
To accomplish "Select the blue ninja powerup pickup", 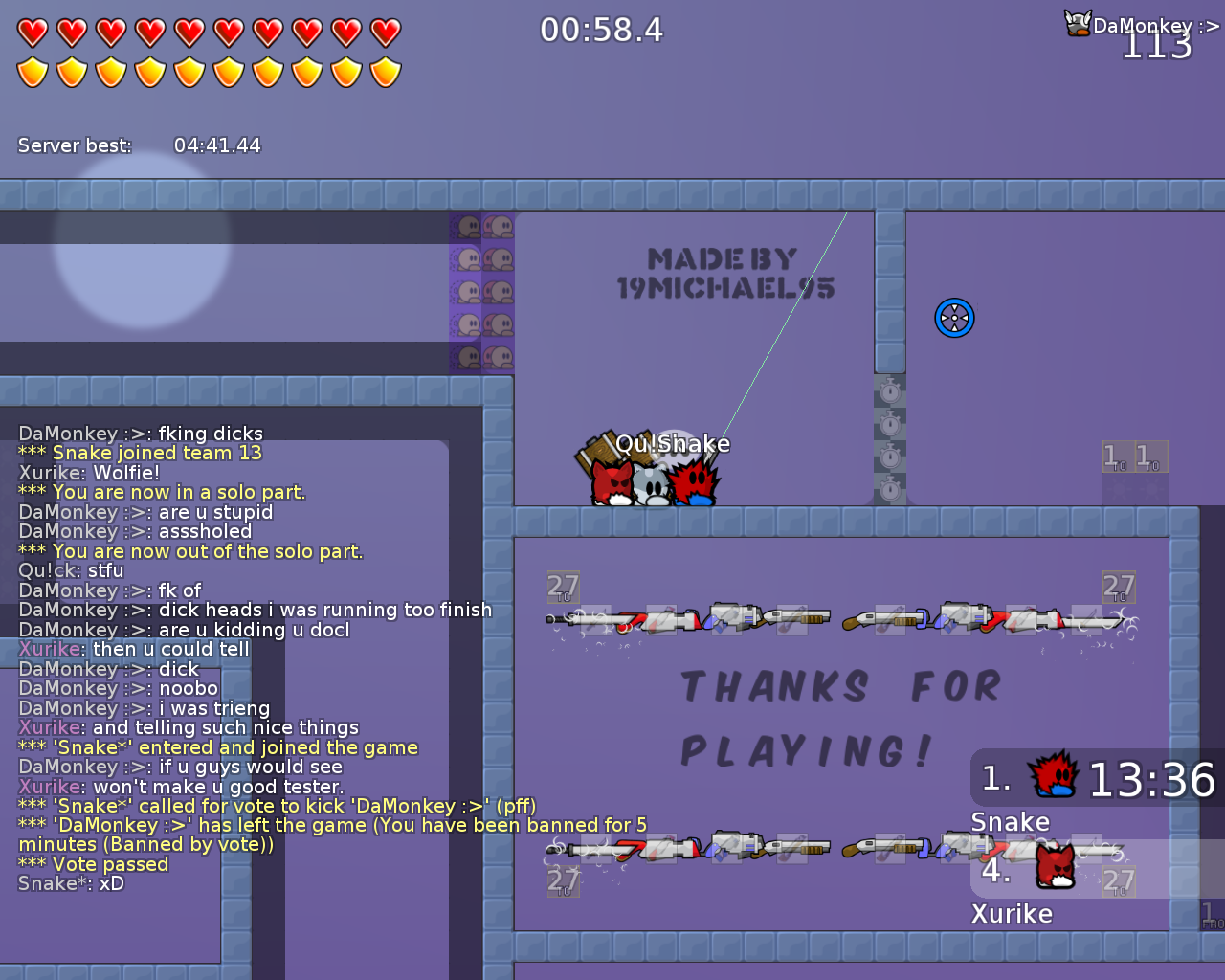I will tap(954, 317).
